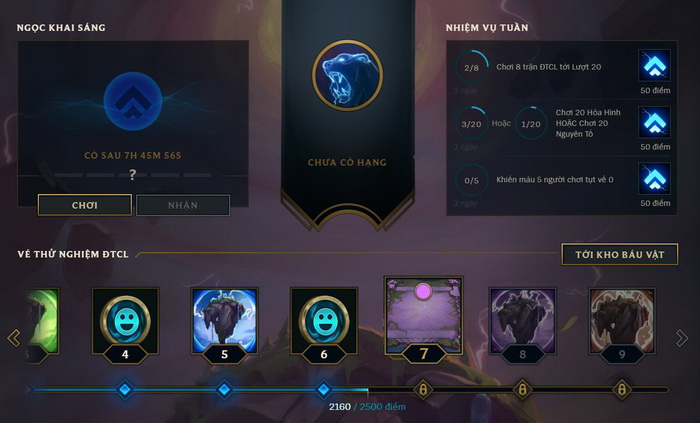The image size is (700, 423).
Task: Select the level 8 dark creature reward
Action: 521,320
